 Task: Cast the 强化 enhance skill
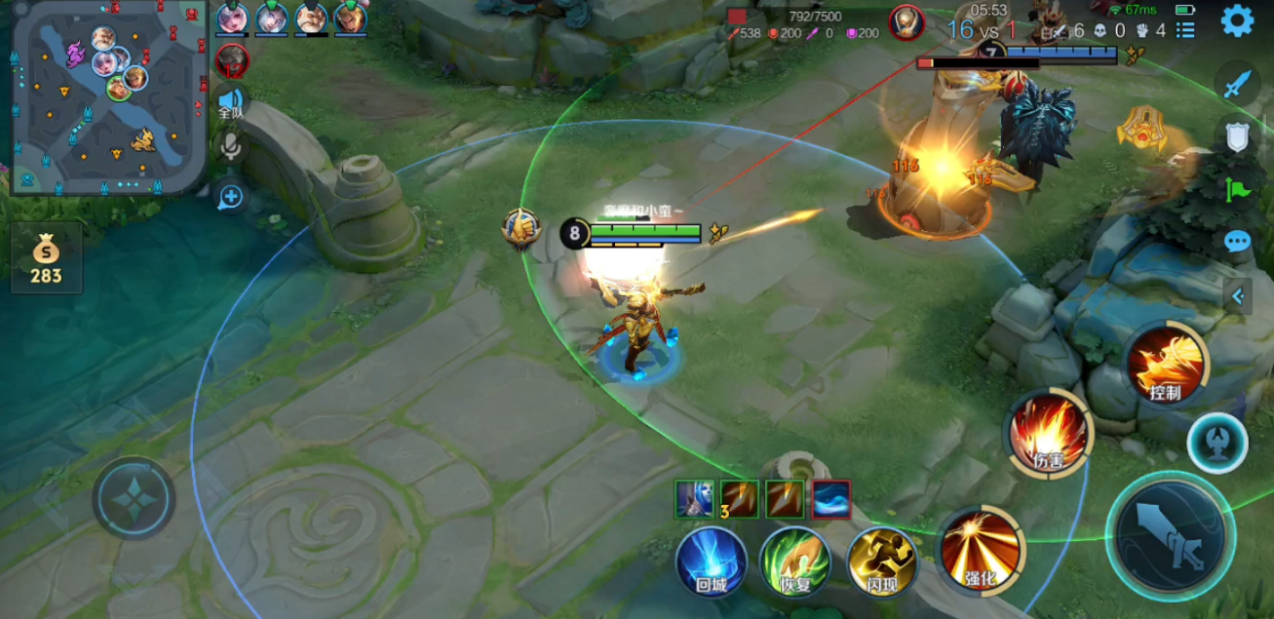pos(980,548)
